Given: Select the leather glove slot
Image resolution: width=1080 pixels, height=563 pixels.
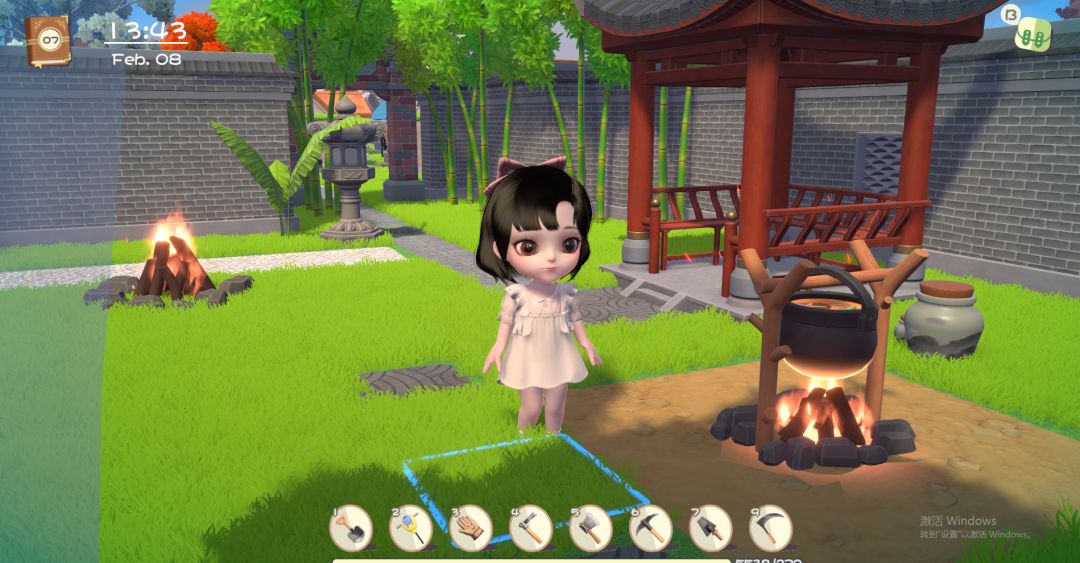Looking at the screenshot, I should coord(471,528).
